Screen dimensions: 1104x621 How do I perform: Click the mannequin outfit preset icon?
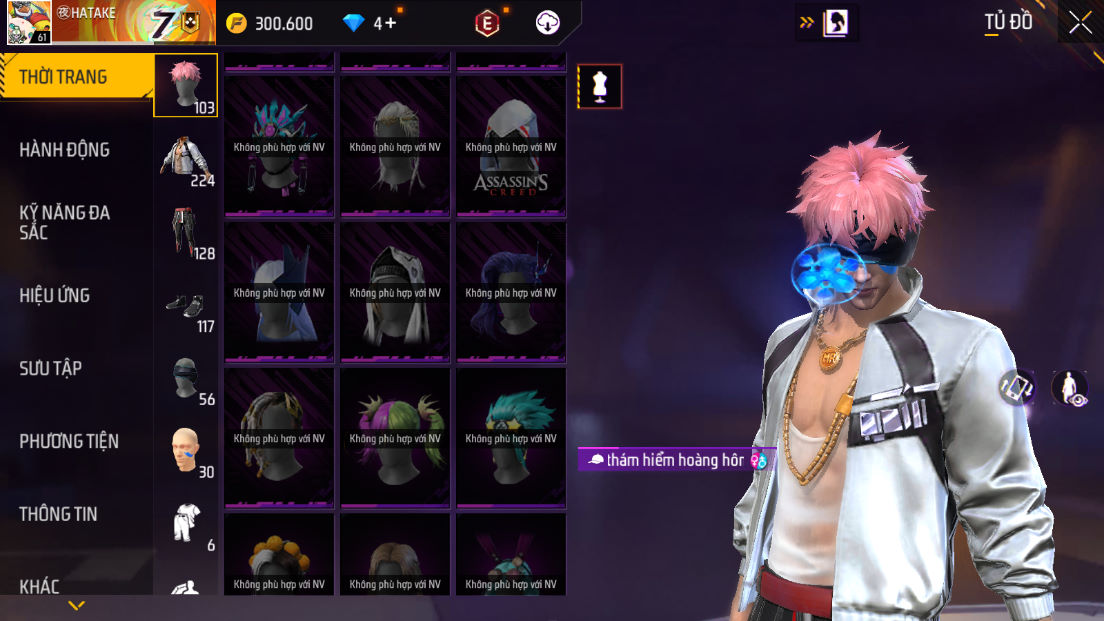[x=600, y=87]
